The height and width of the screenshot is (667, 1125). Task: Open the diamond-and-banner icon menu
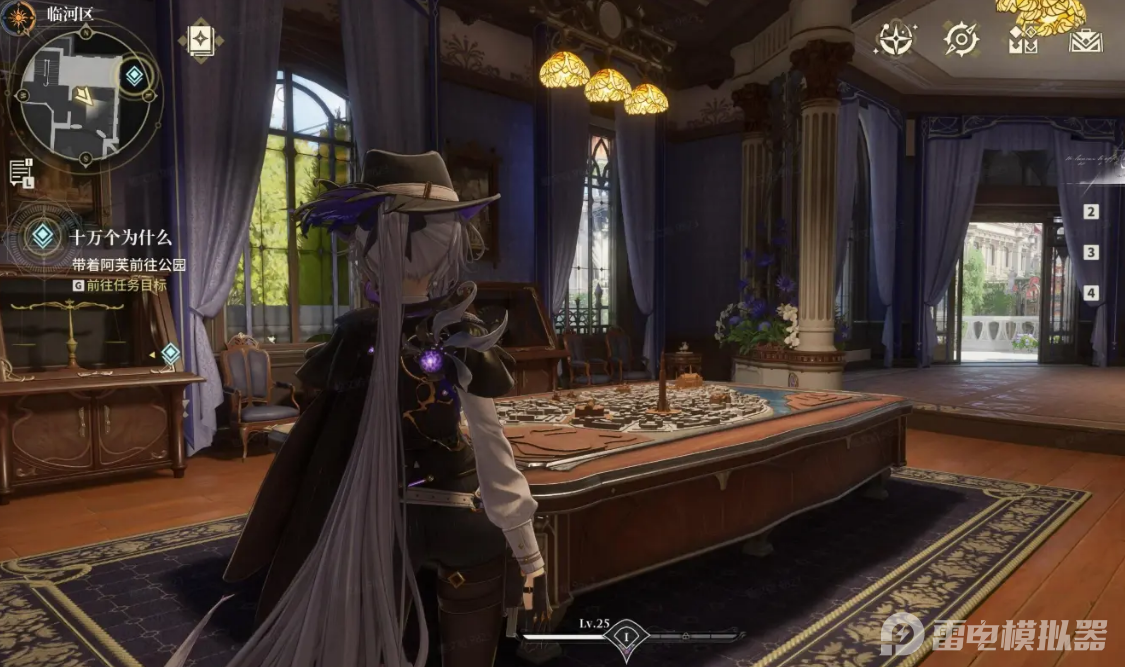point(1022,40)
